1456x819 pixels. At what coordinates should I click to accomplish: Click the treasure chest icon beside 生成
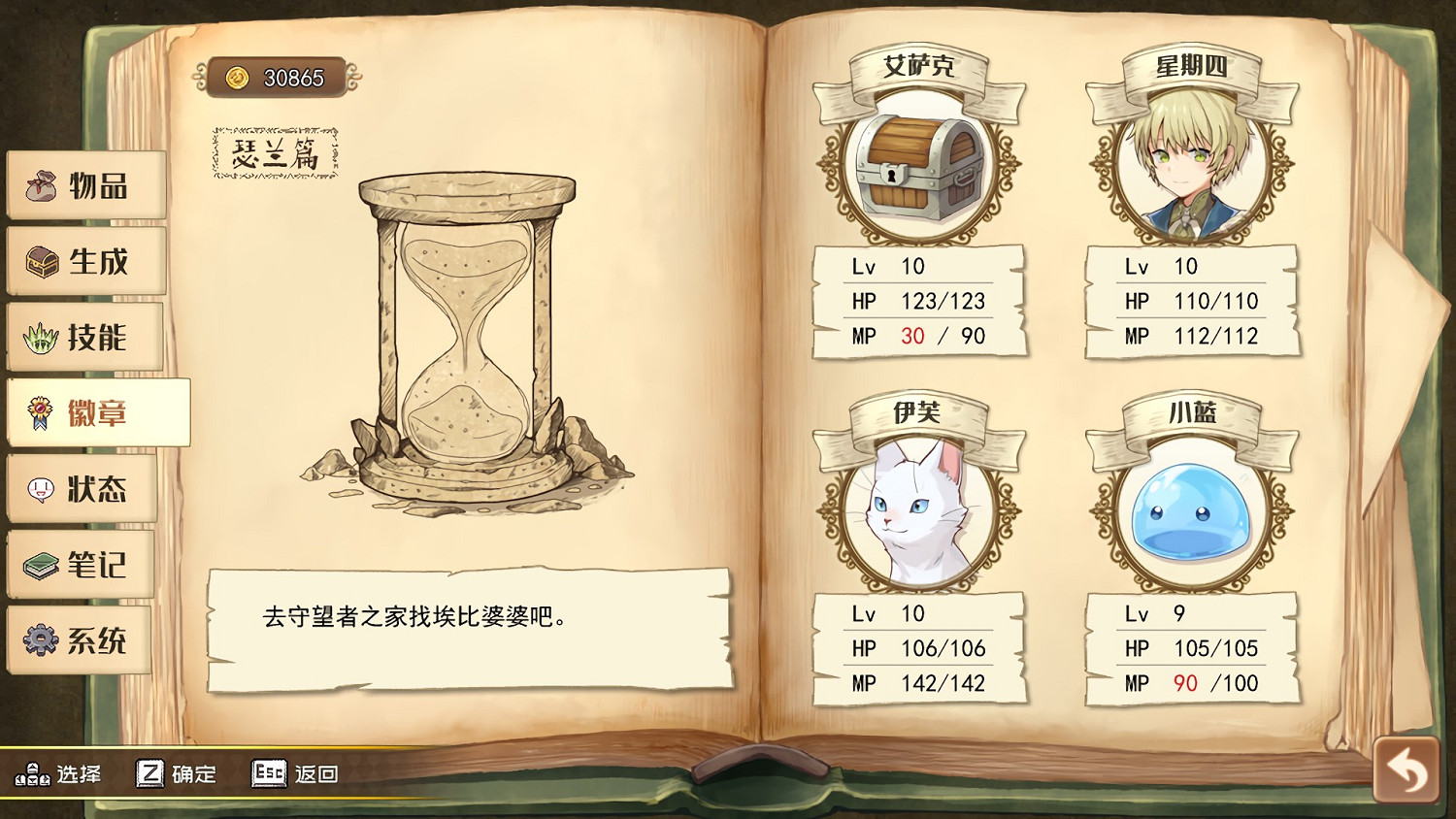[40, 262]
